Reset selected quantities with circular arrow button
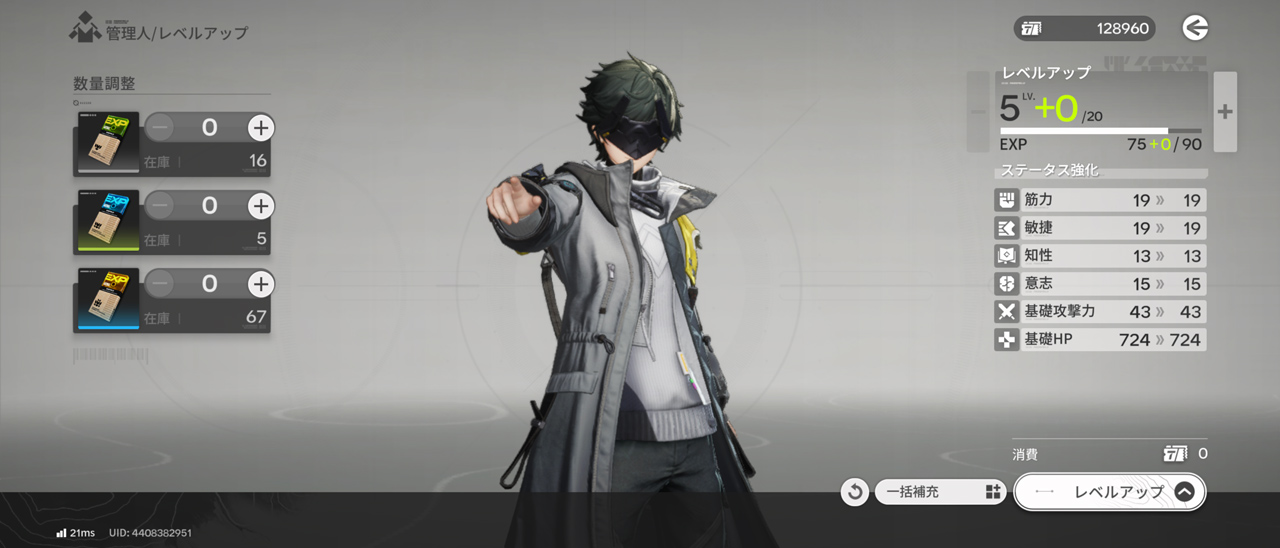This screenshot has height=548, width=1280. [x=855, y=492]
